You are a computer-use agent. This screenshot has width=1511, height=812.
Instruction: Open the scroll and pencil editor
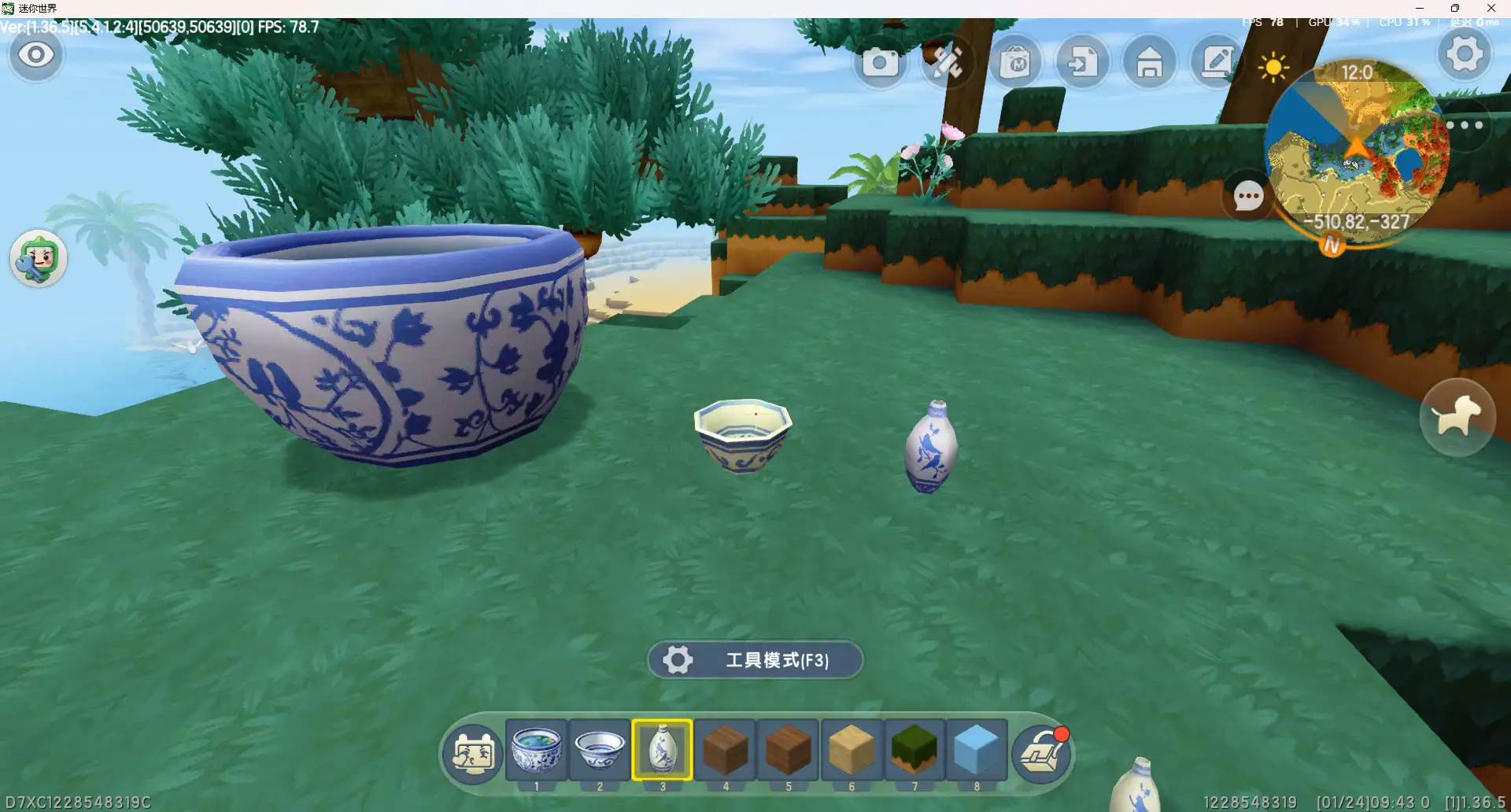tap(1217, 62)
